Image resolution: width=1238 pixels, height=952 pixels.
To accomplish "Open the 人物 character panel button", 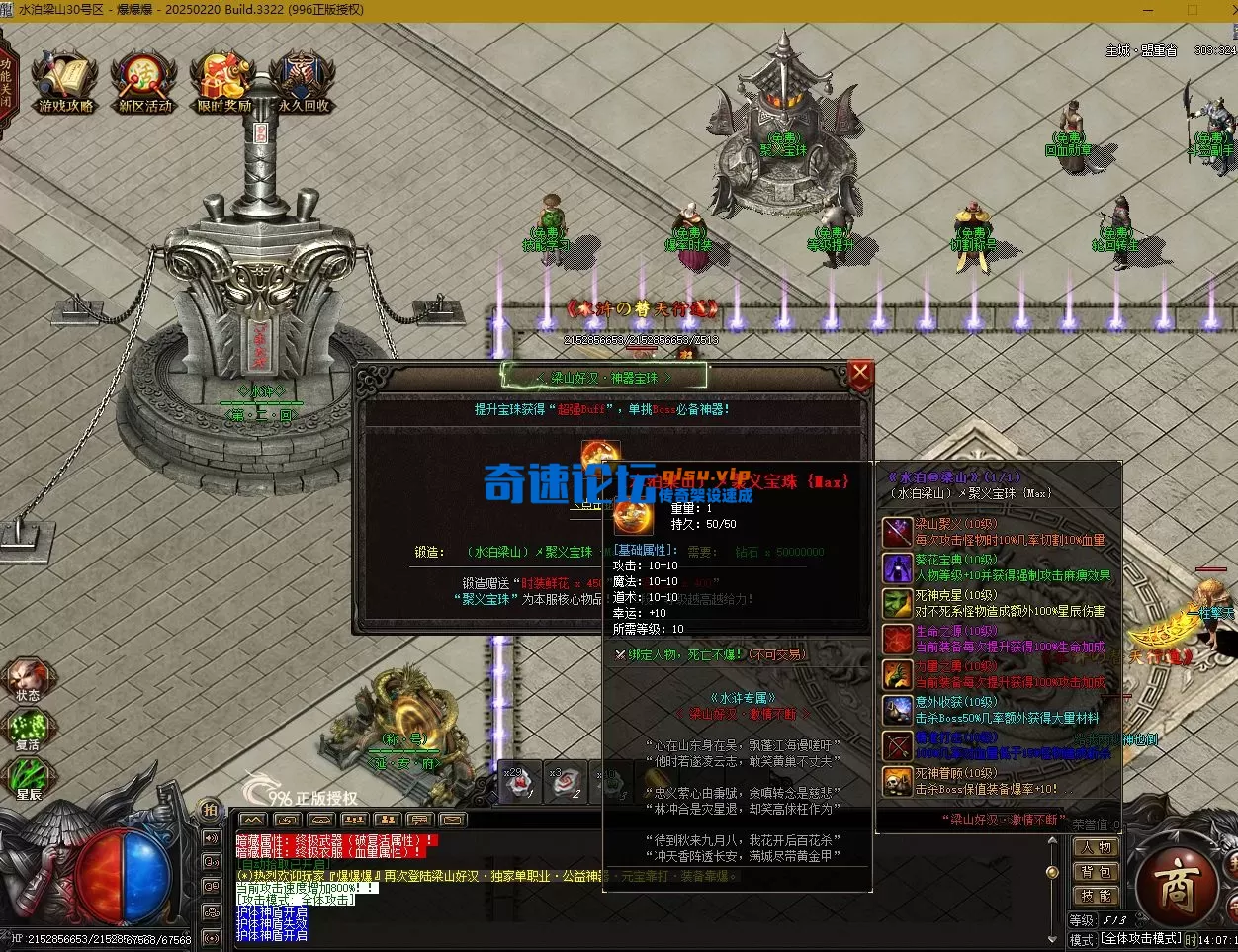I will (x=1097, y=847).
